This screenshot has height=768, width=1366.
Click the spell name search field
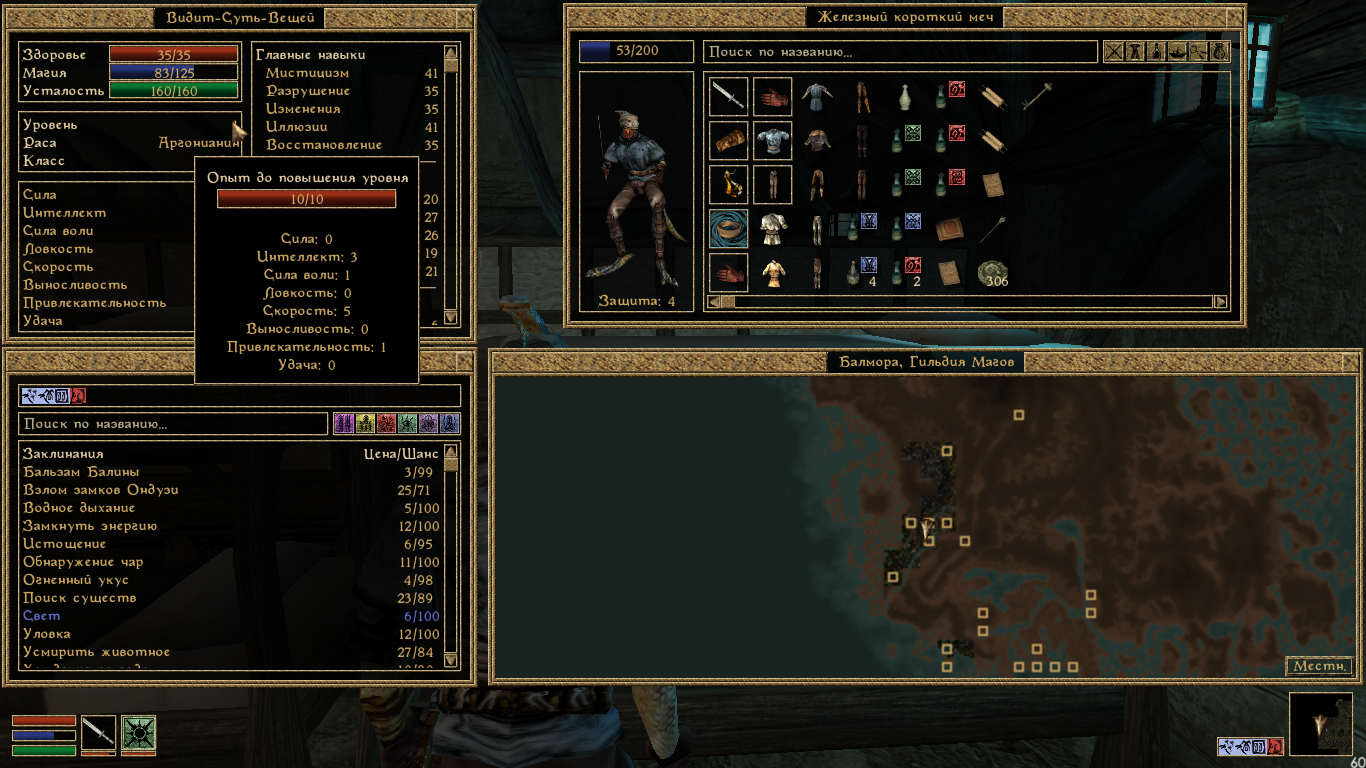pos(173,424)
